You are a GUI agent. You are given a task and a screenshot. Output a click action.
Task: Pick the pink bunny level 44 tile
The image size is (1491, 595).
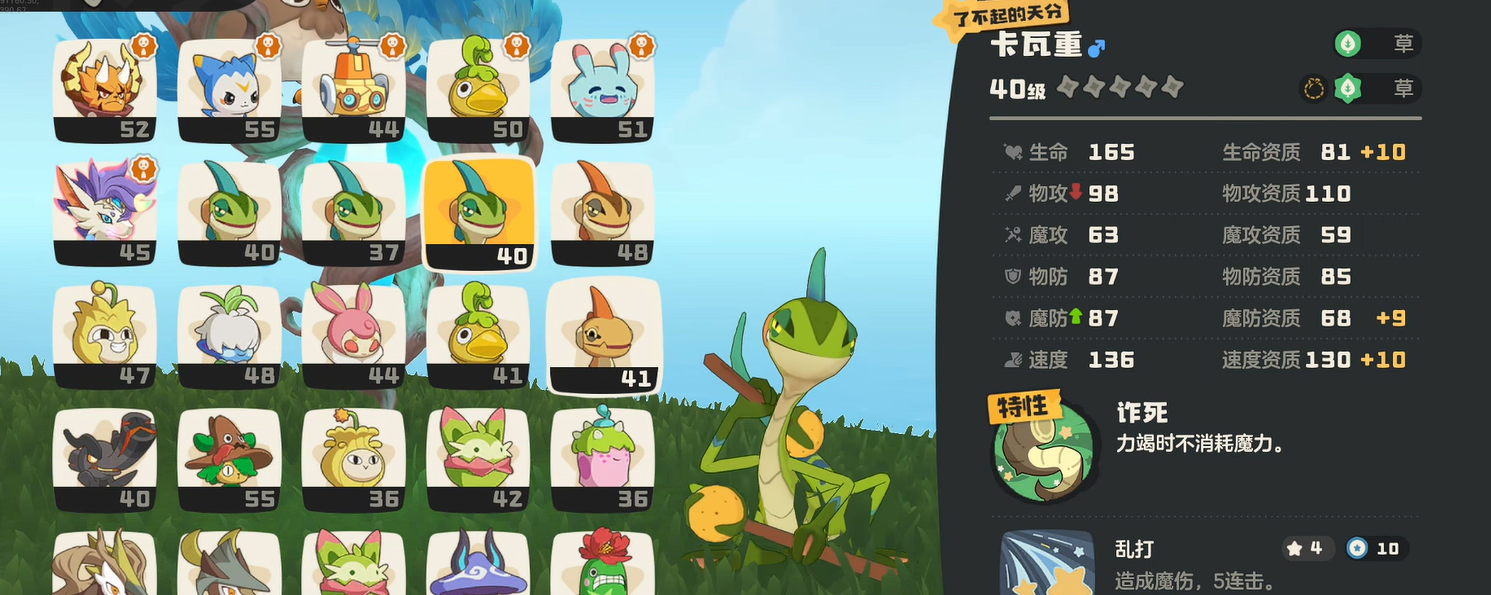[353, 336]
